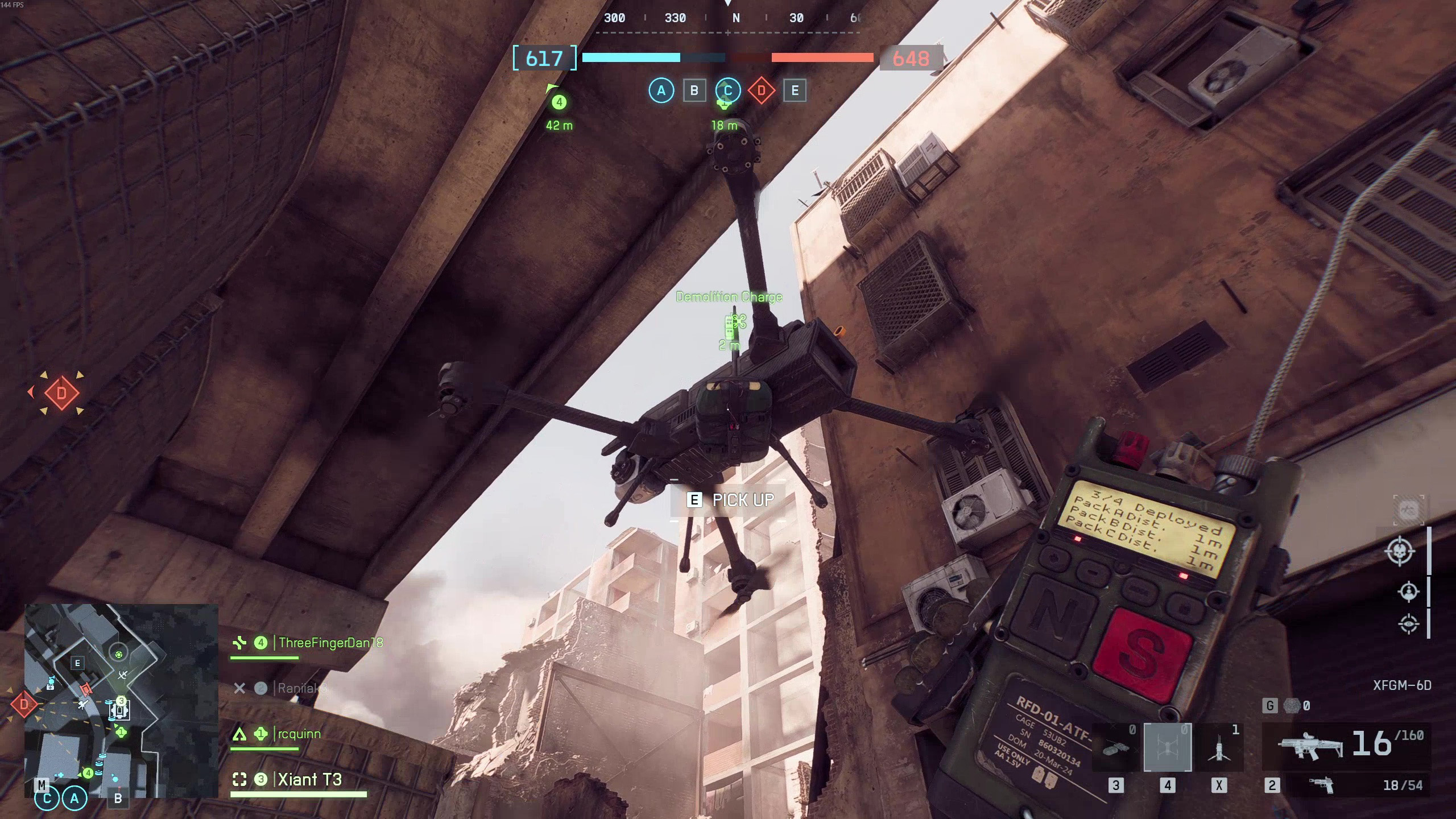This screenshot has height=819, width=1456.
Task: Select enemy objective D in the top capture bar
Action: click(x=761, y=90)
